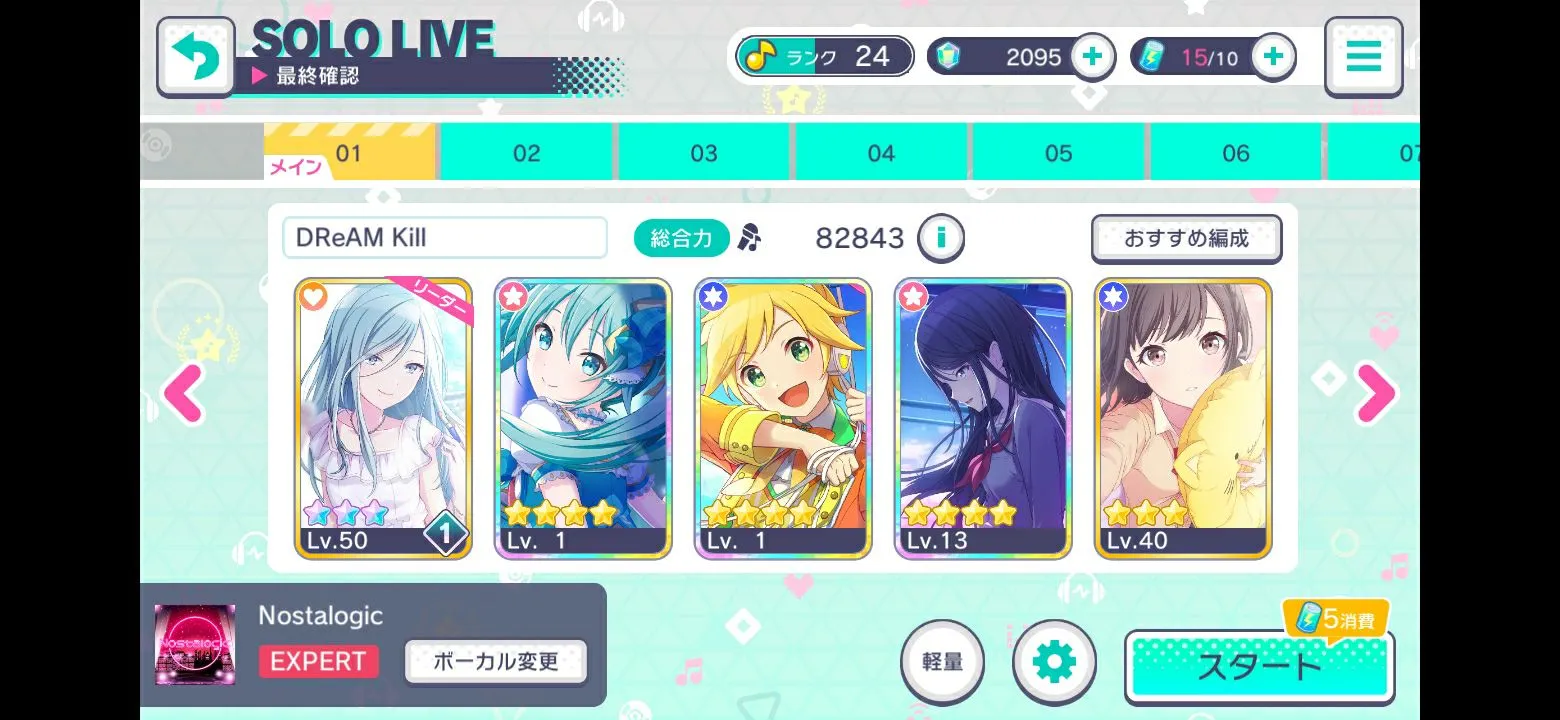This screenshot has width=1560, height=720.
Task: Switch to unit tab 03
Action: click(x=704, y=153)
